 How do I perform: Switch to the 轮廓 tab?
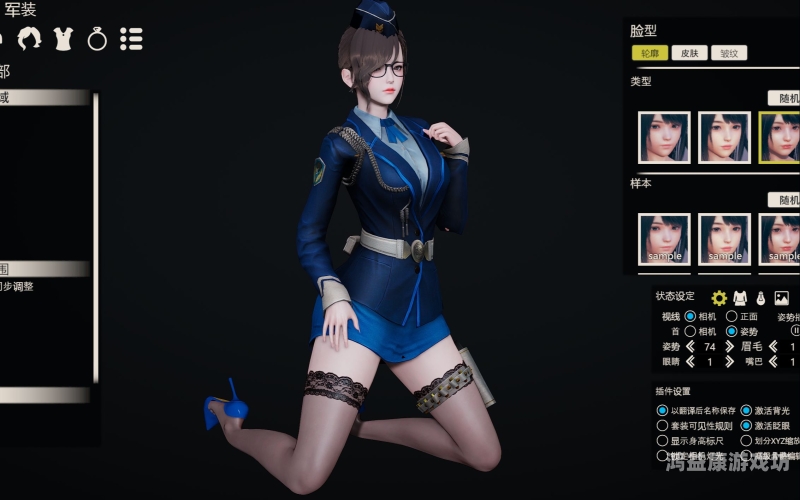(x=649, y=53)
